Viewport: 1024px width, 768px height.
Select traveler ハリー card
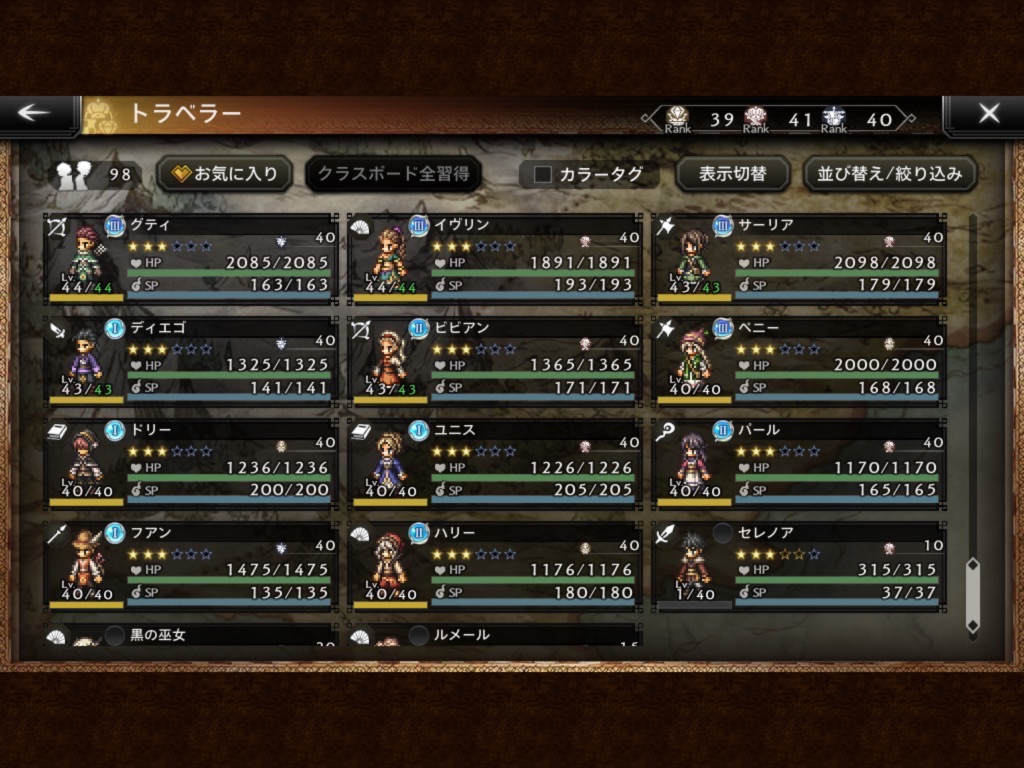[x=496, y=564]
